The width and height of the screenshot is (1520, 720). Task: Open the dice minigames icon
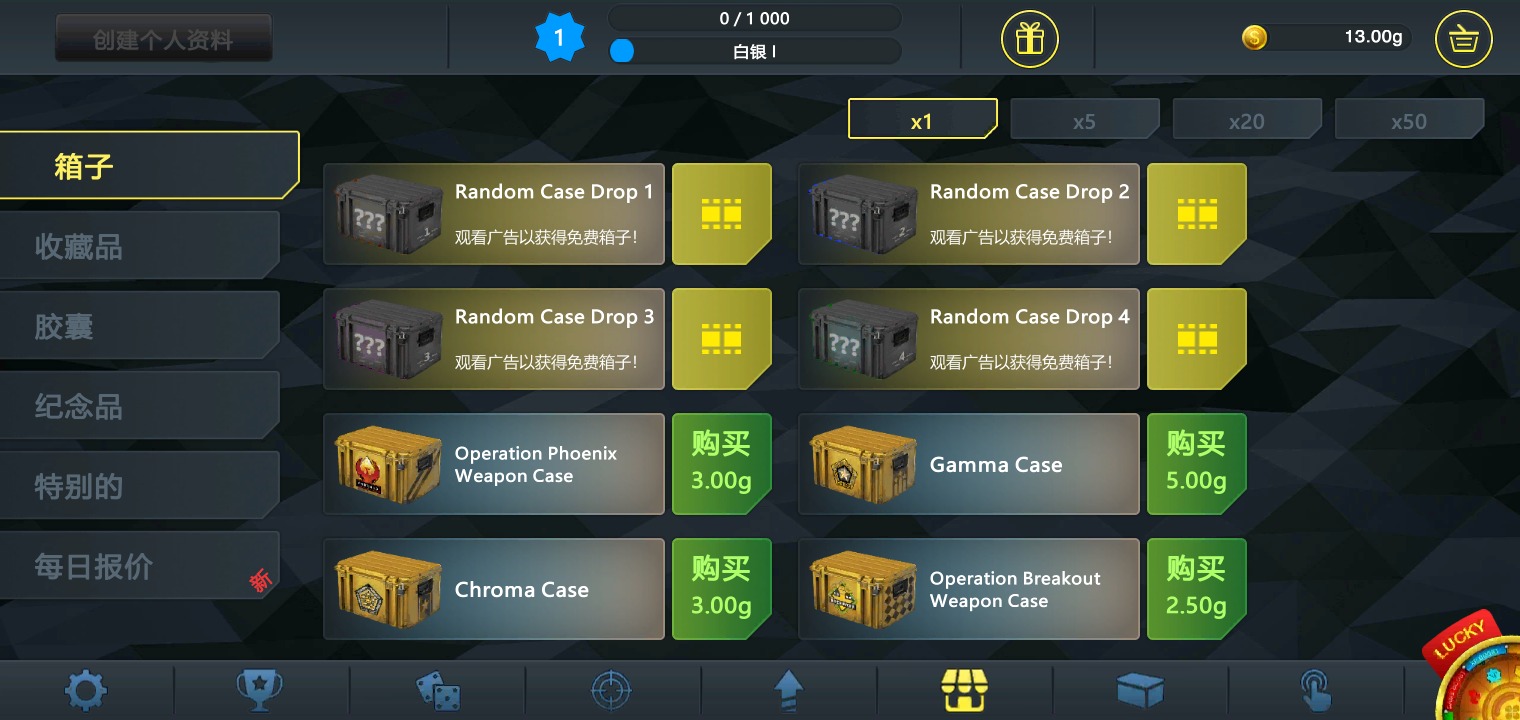[436, 690]
